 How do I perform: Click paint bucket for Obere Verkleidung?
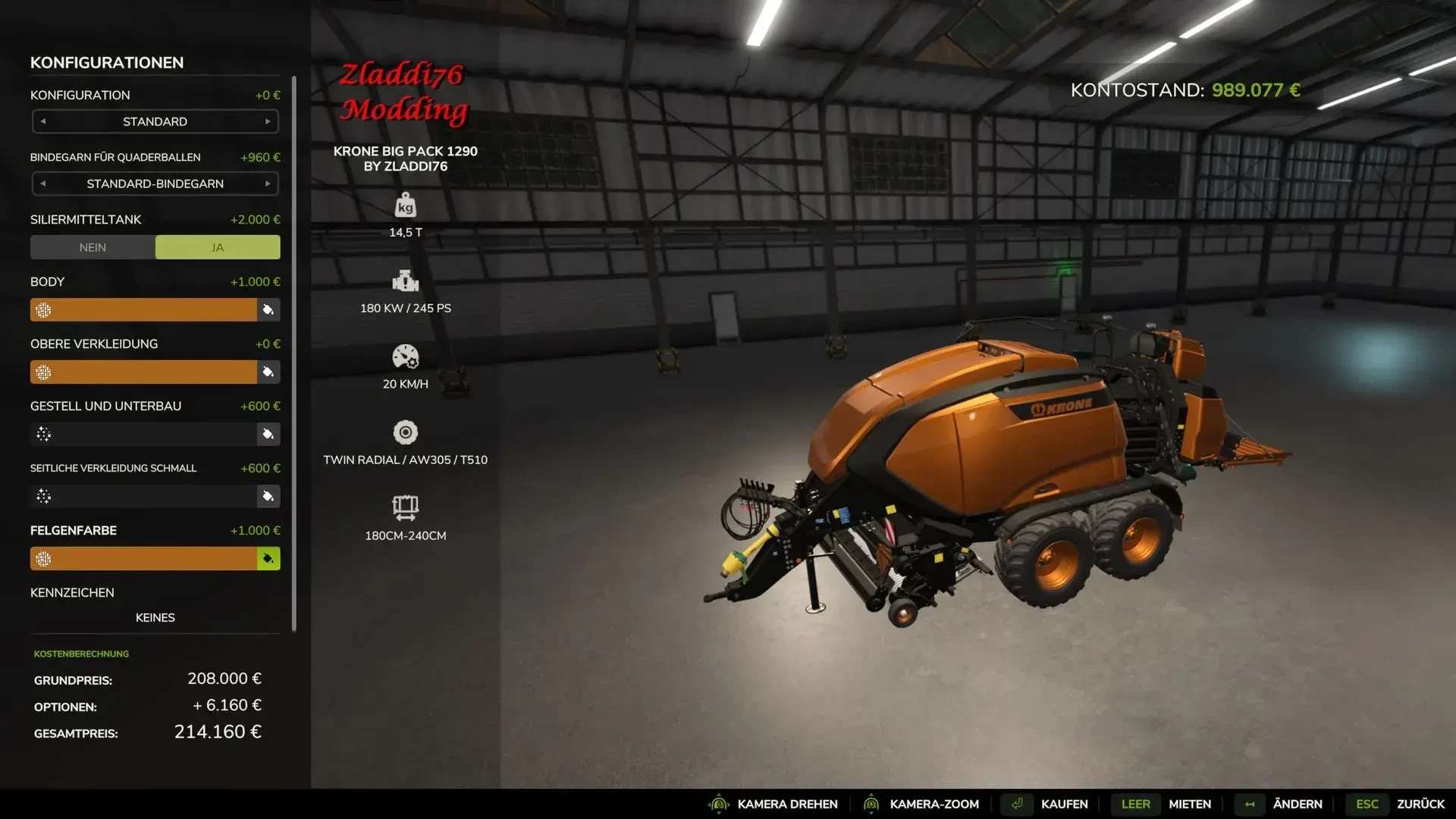[x=268, y=372]
